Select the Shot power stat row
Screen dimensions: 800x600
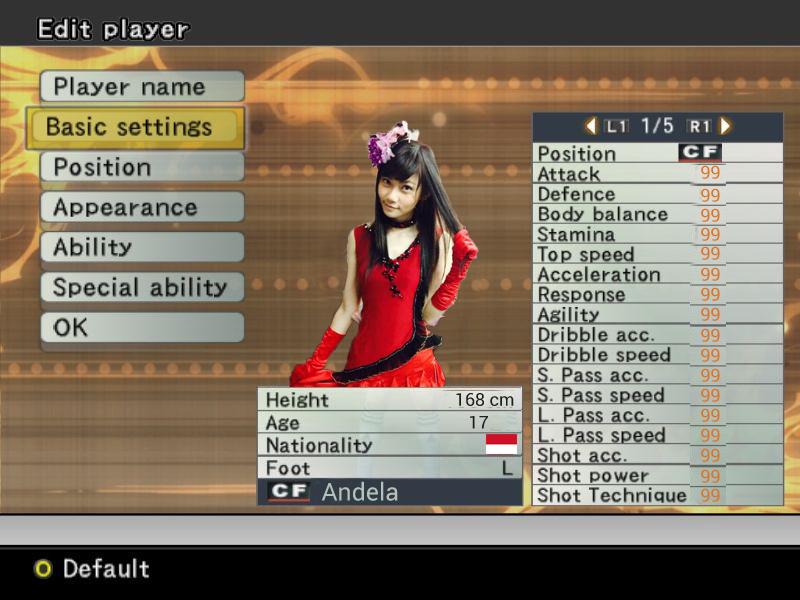(x=657, y=475)
